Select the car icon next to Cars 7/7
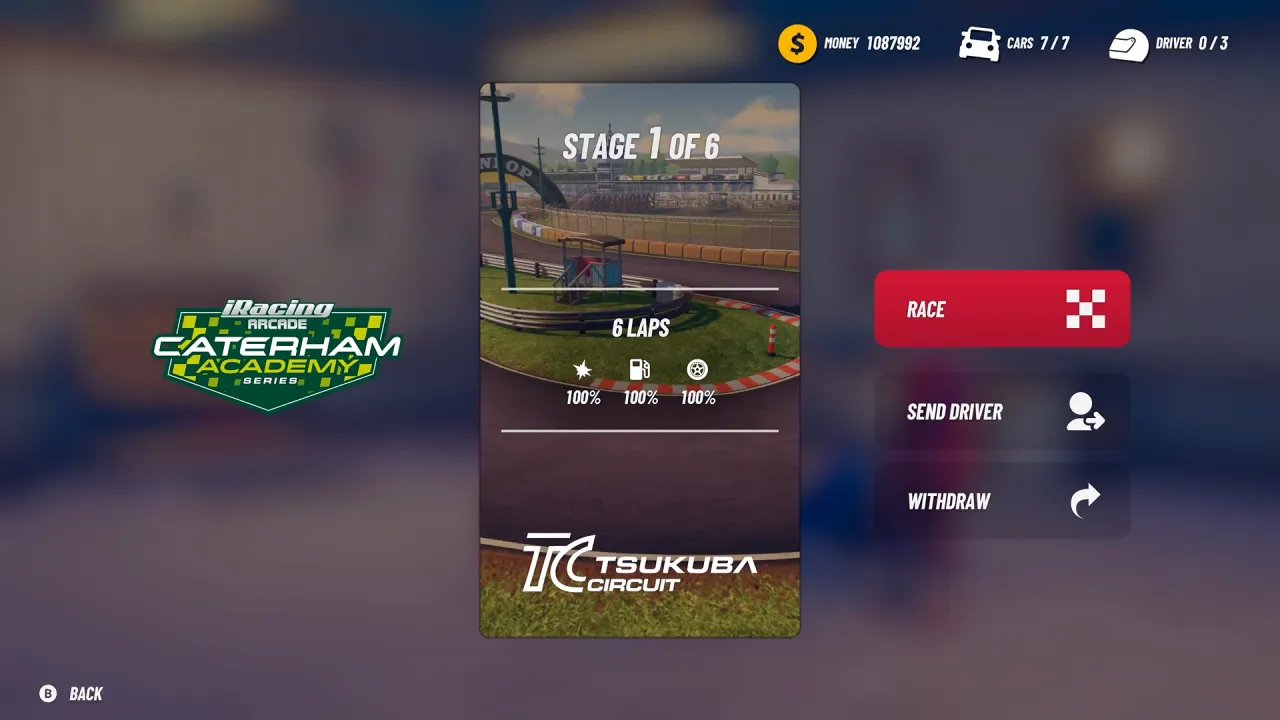Image resolution: width=1280 pixels, height=720 pixels. pyautogui.click(x=978, y=43)
